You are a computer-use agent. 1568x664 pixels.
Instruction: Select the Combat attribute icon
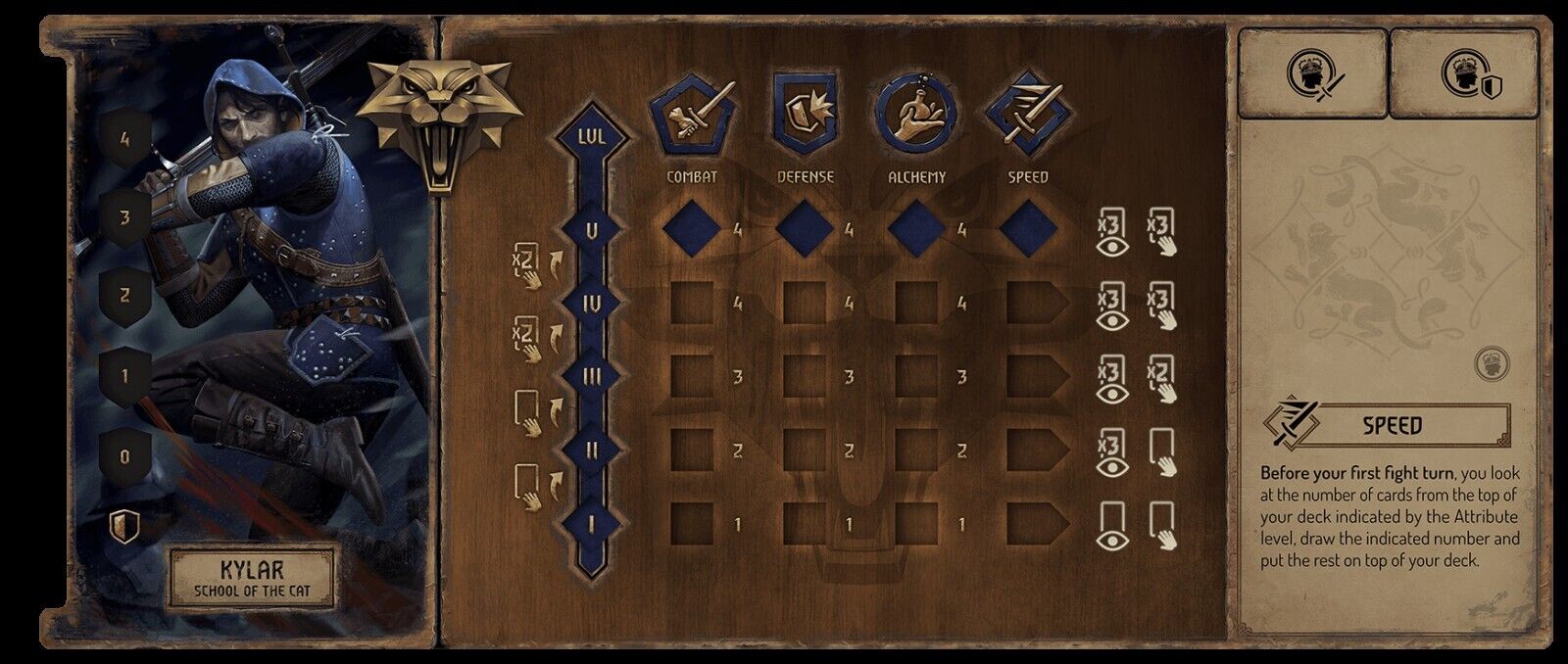[692, 116]
